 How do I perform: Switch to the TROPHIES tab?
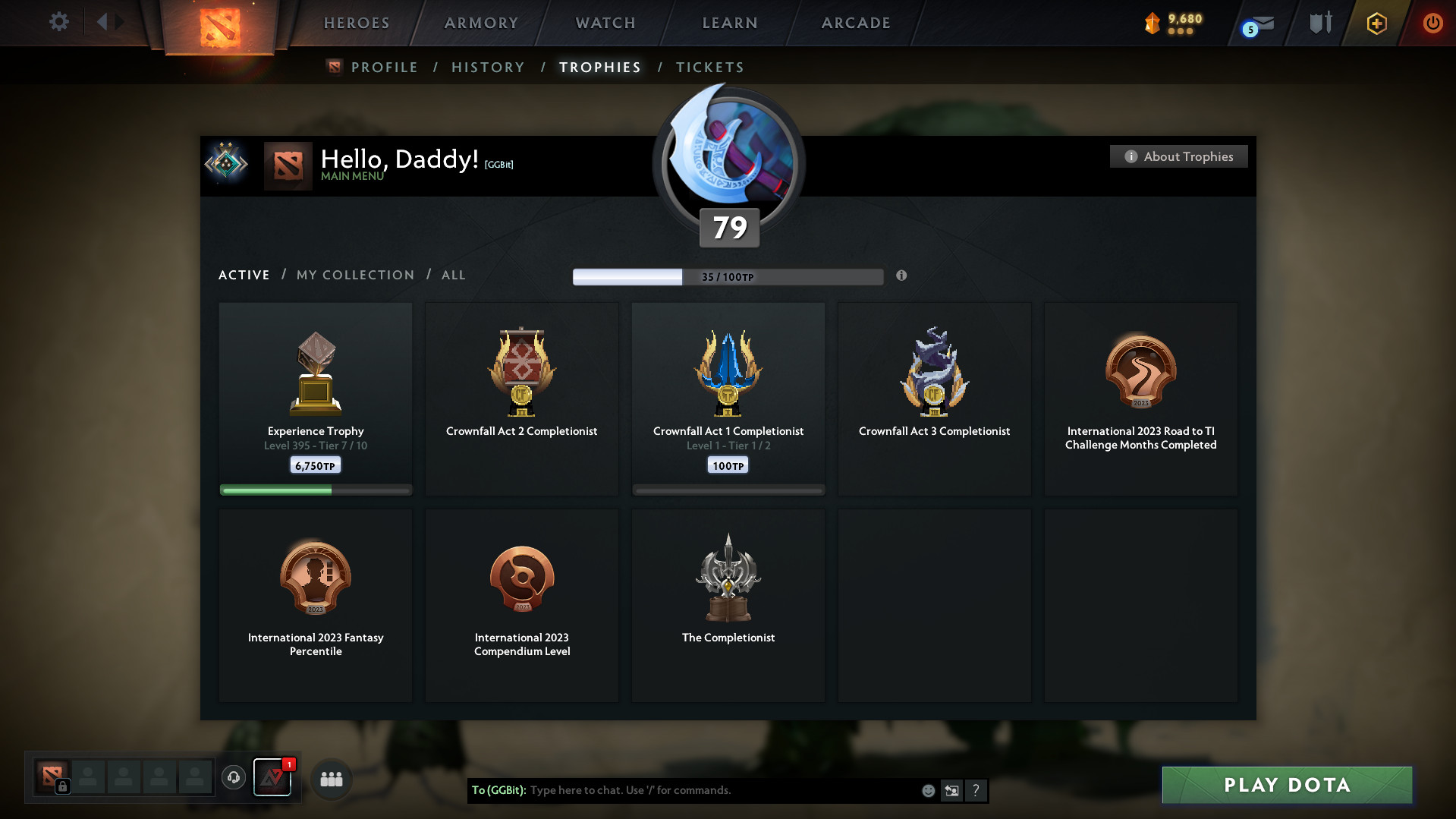click(599, 67)
